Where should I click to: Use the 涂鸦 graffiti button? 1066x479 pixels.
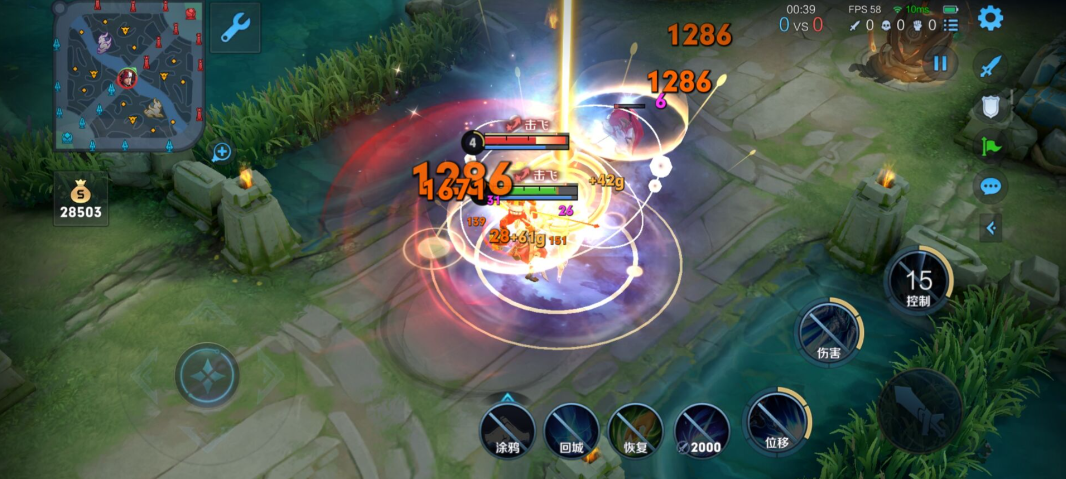[507, 429]
